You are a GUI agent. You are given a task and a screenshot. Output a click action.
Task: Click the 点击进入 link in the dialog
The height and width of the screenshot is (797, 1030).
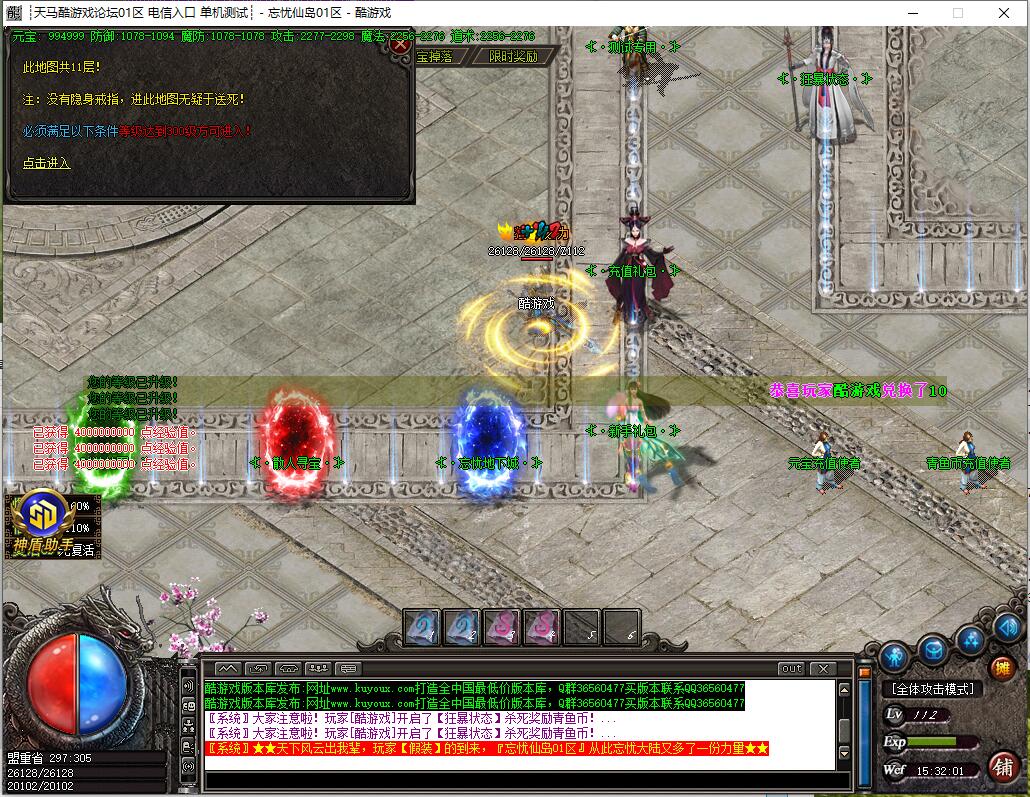(x=47, y=163)
